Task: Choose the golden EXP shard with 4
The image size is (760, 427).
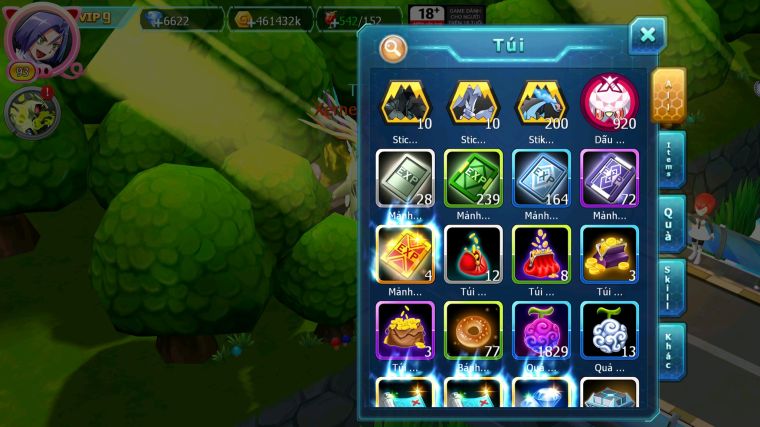Action: (x=405, y=254)
